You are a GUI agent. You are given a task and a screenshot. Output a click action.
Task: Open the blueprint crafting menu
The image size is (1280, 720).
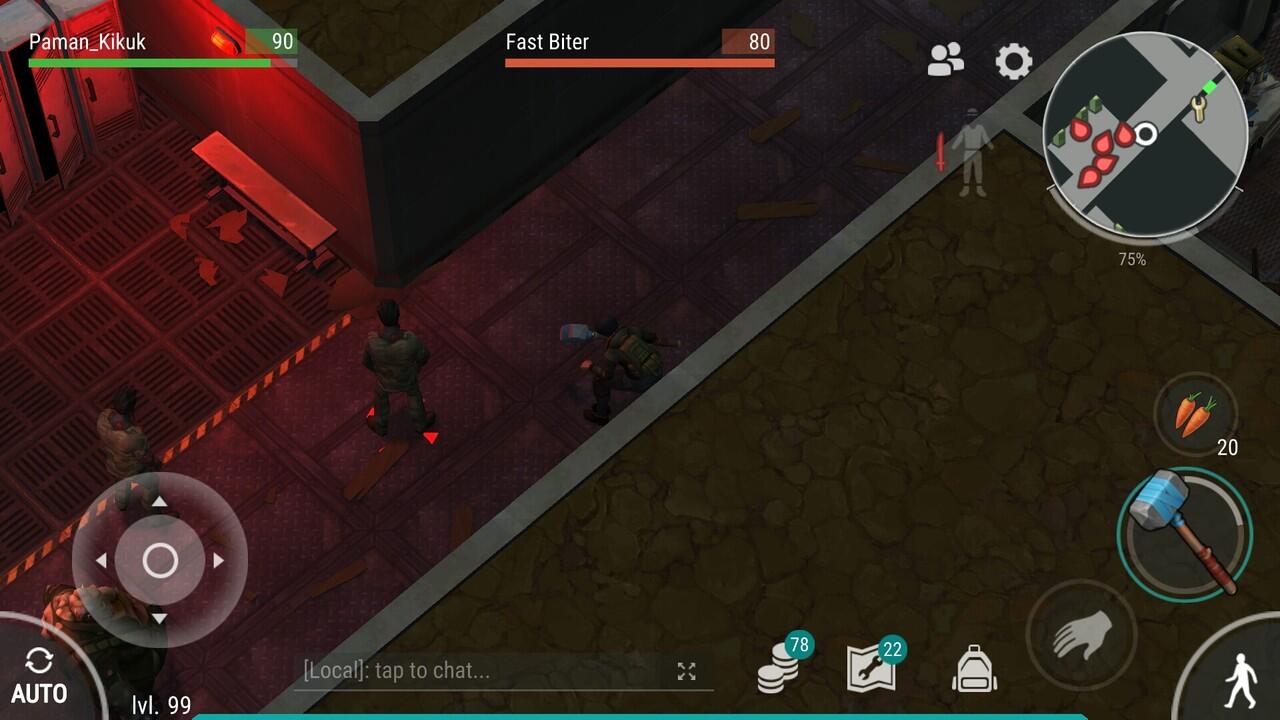point(871,668)
